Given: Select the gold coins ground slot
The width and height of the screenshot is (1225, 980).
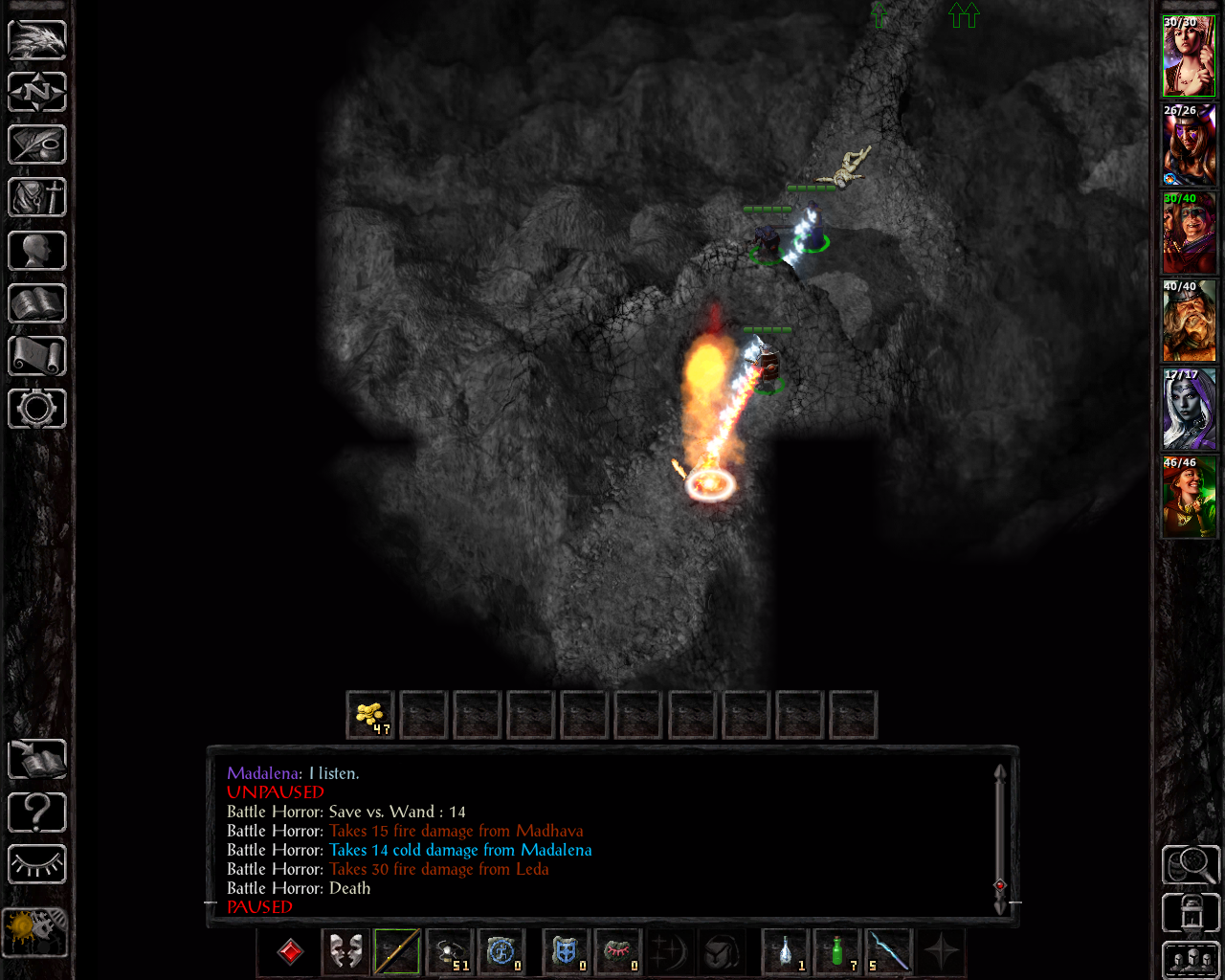Looking at the screenshot, I should coord(370,715).
